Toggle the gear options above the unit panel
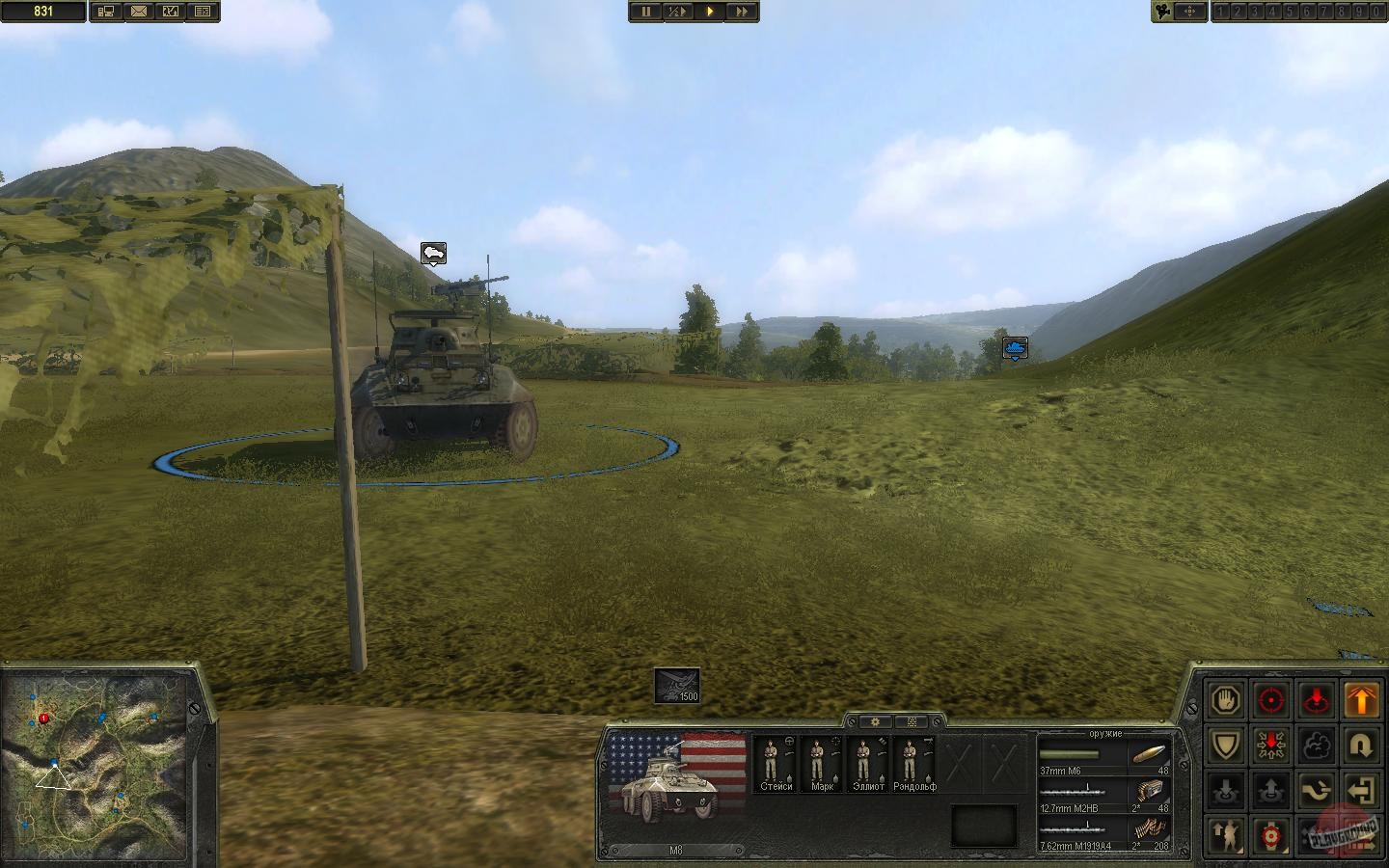Image resolution: width=1389 pixels, height=868 pixels. (874, 721)
